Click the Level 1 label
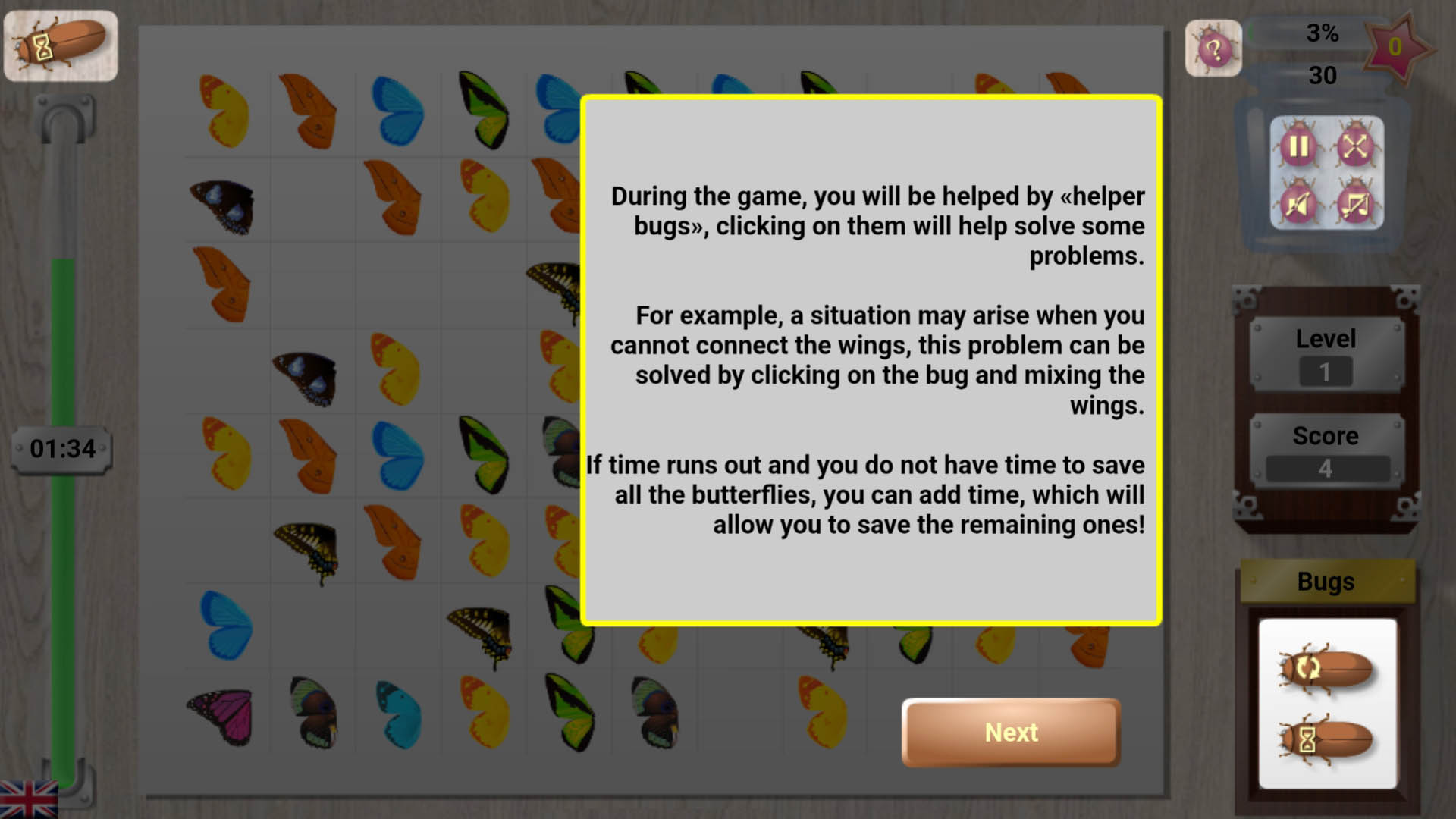 coord(1326,371)
